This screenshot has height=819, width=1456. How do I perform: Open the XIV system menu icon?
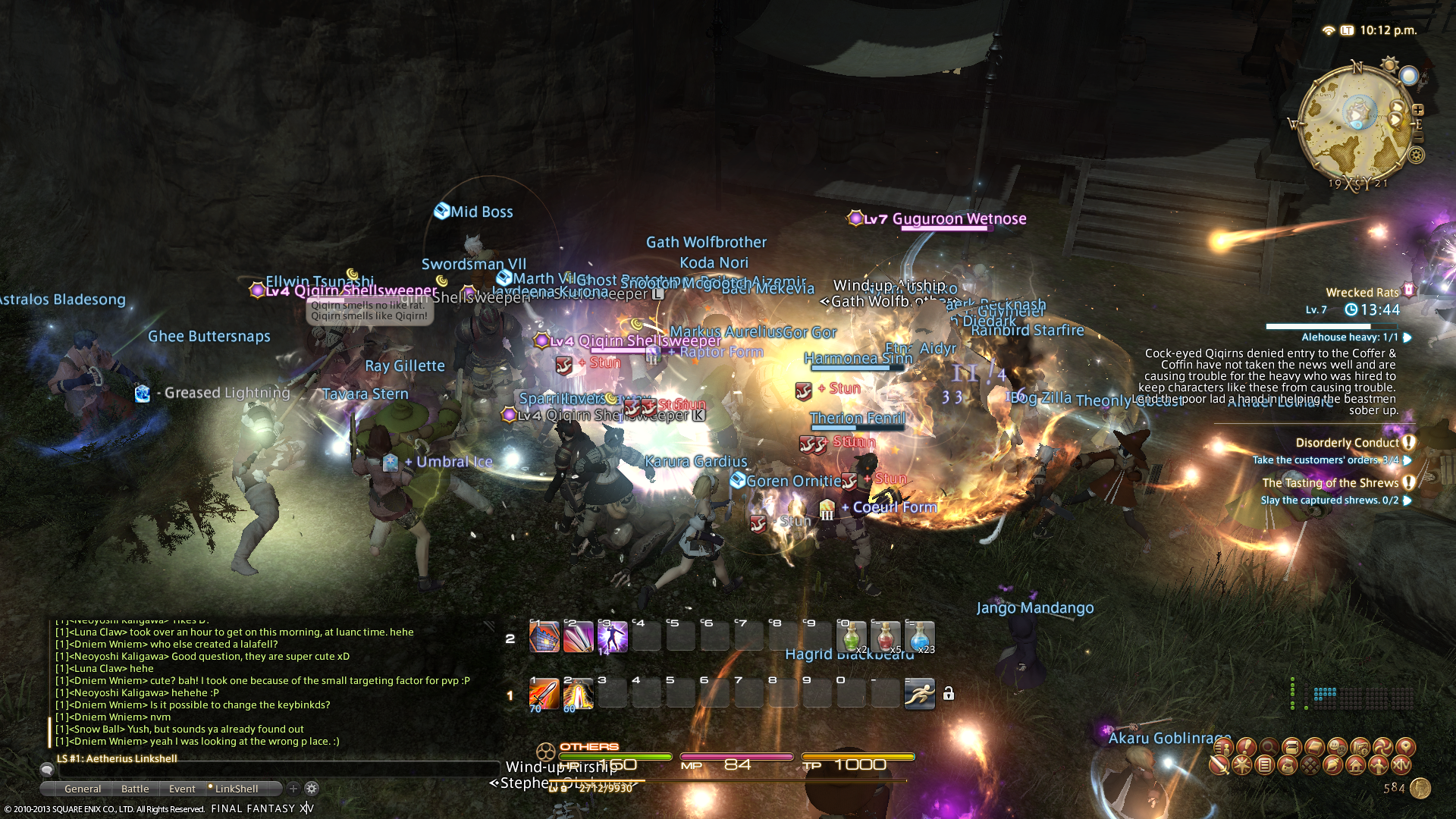1401,765
